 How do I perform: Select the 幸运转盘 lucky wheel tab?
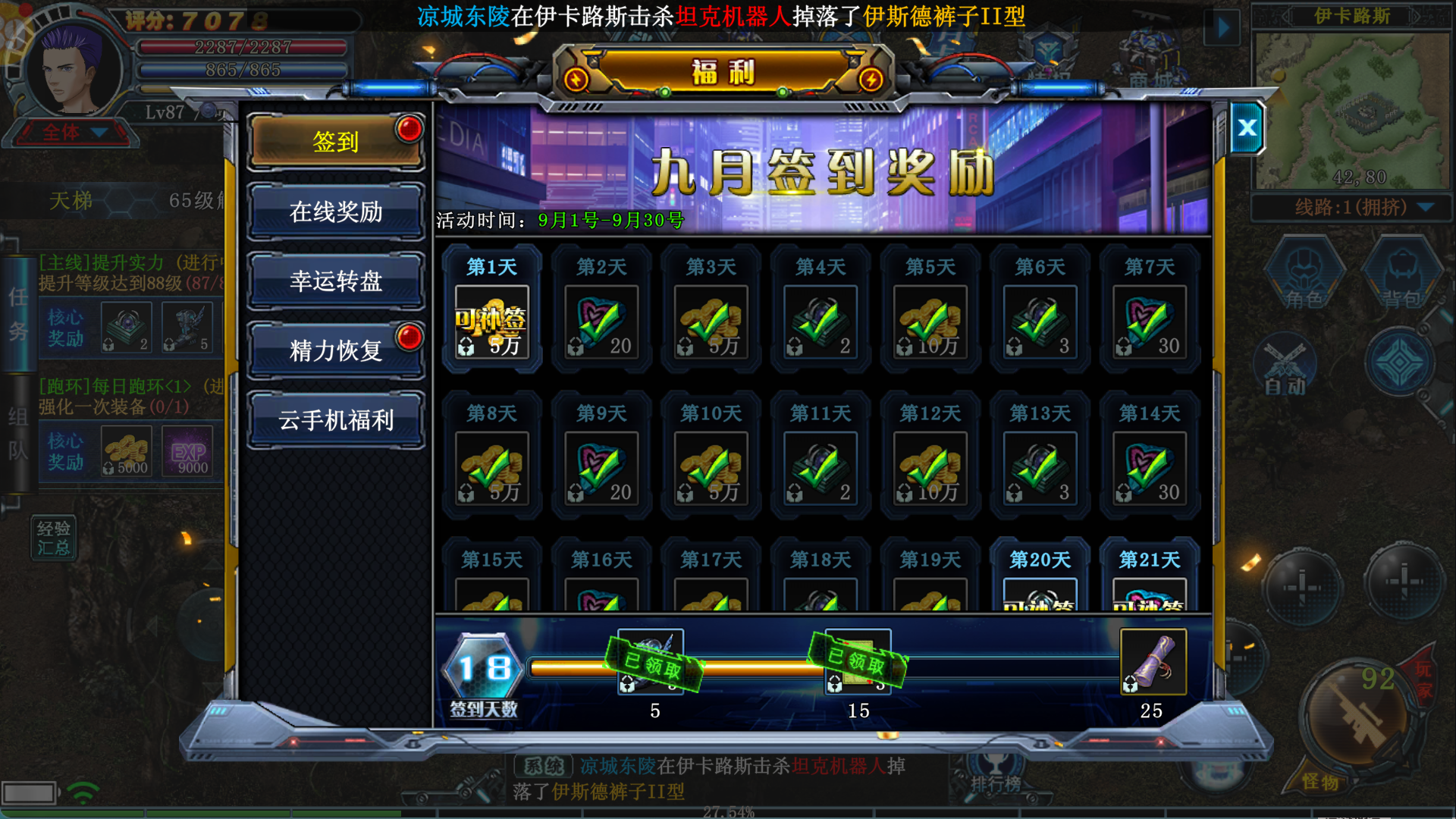point(335,281)
